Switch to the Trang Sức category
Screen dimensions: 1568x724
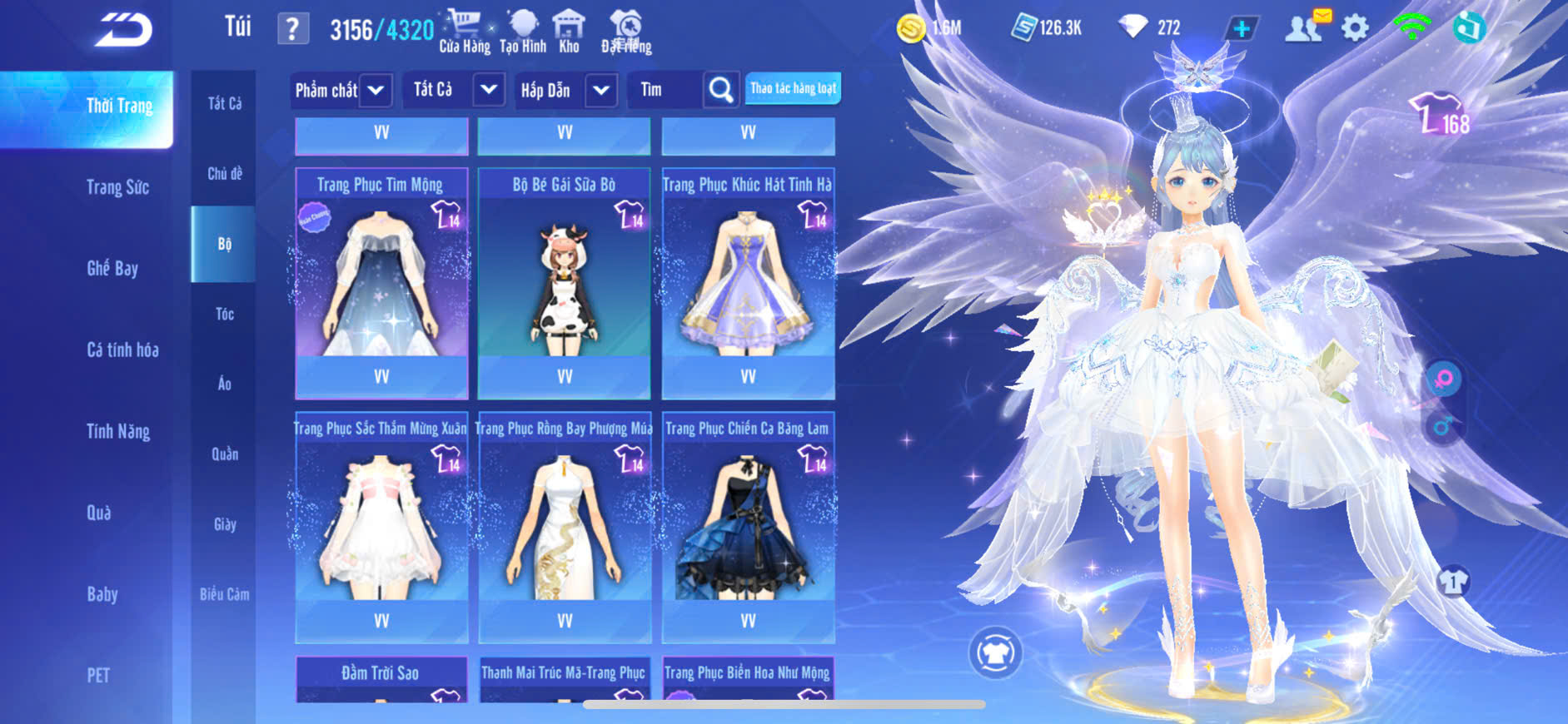pos(117,187)
